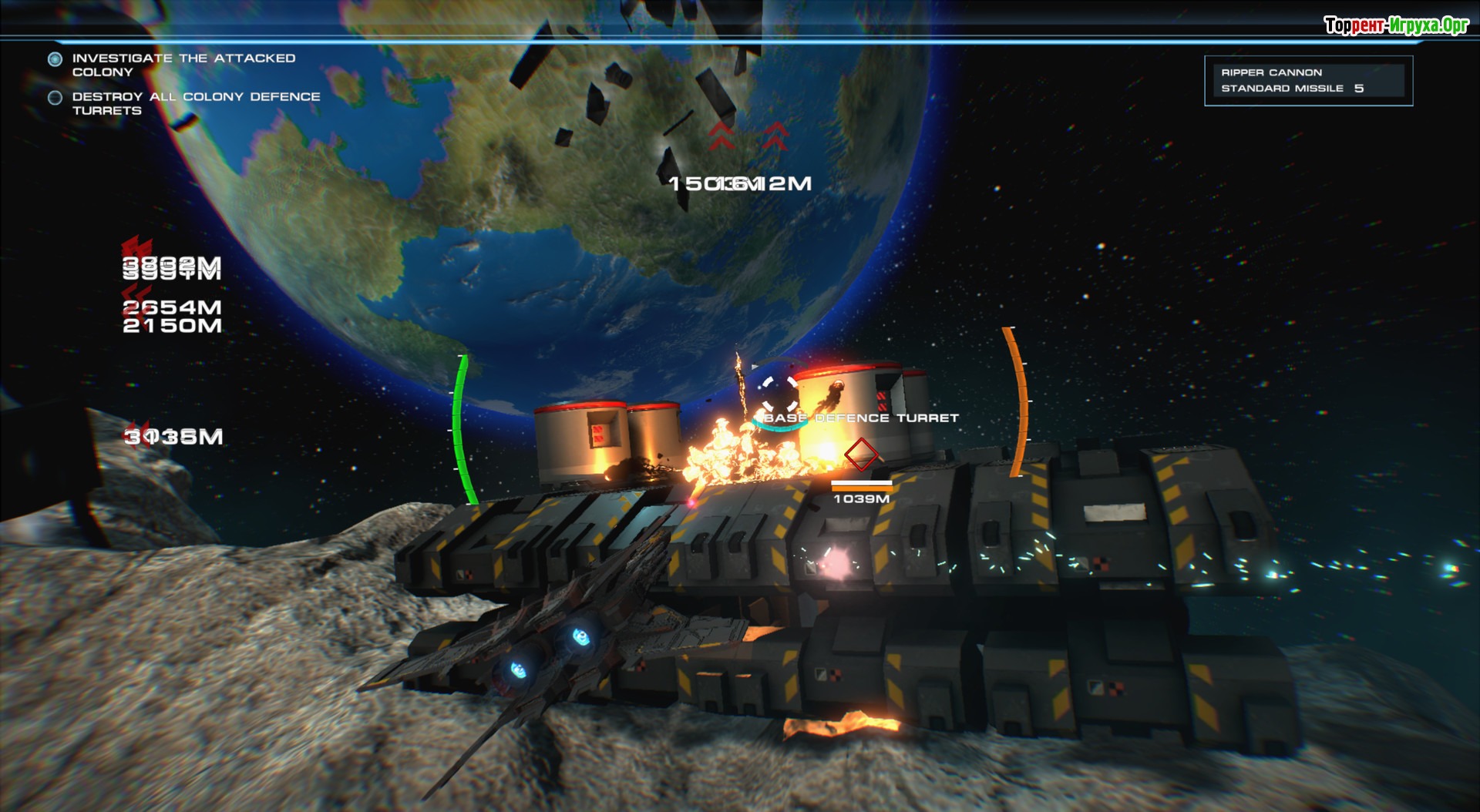Switch to the Standard Missile weapon

coord(1282,89)
